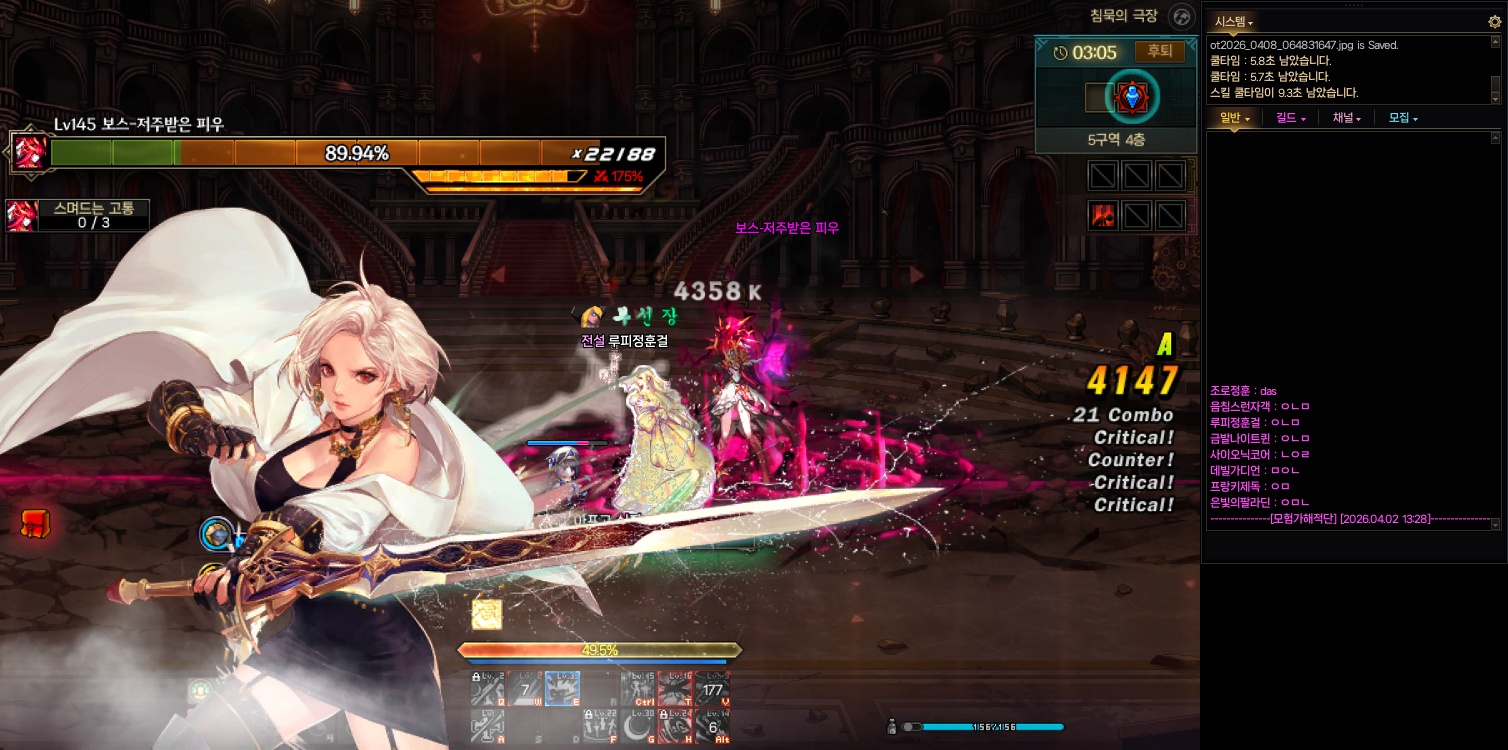1508x750 pixels.
Task: Select the 채널 channel chat tab
Action: 1346,118
